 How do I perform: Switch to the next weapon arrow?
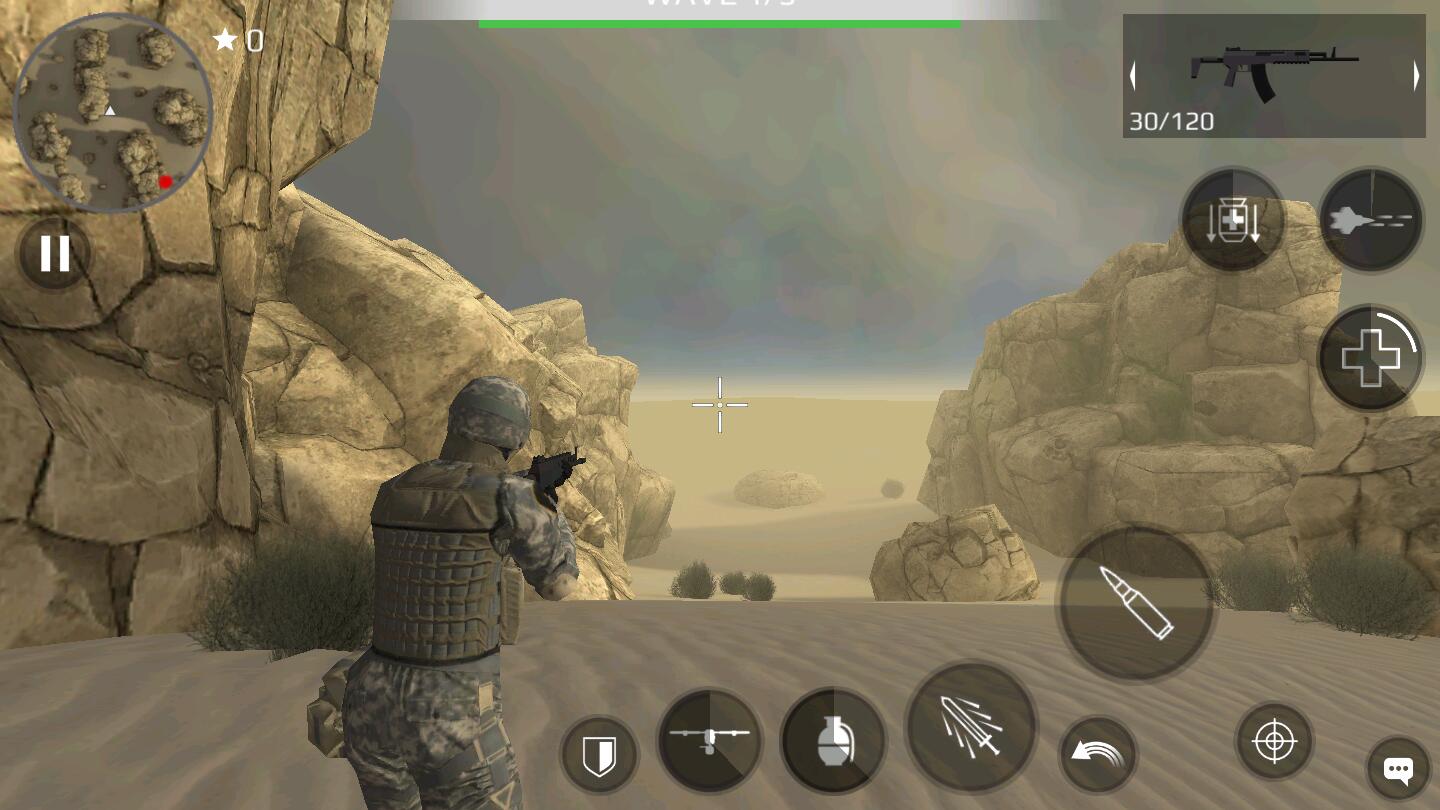tap(1416, 76)
